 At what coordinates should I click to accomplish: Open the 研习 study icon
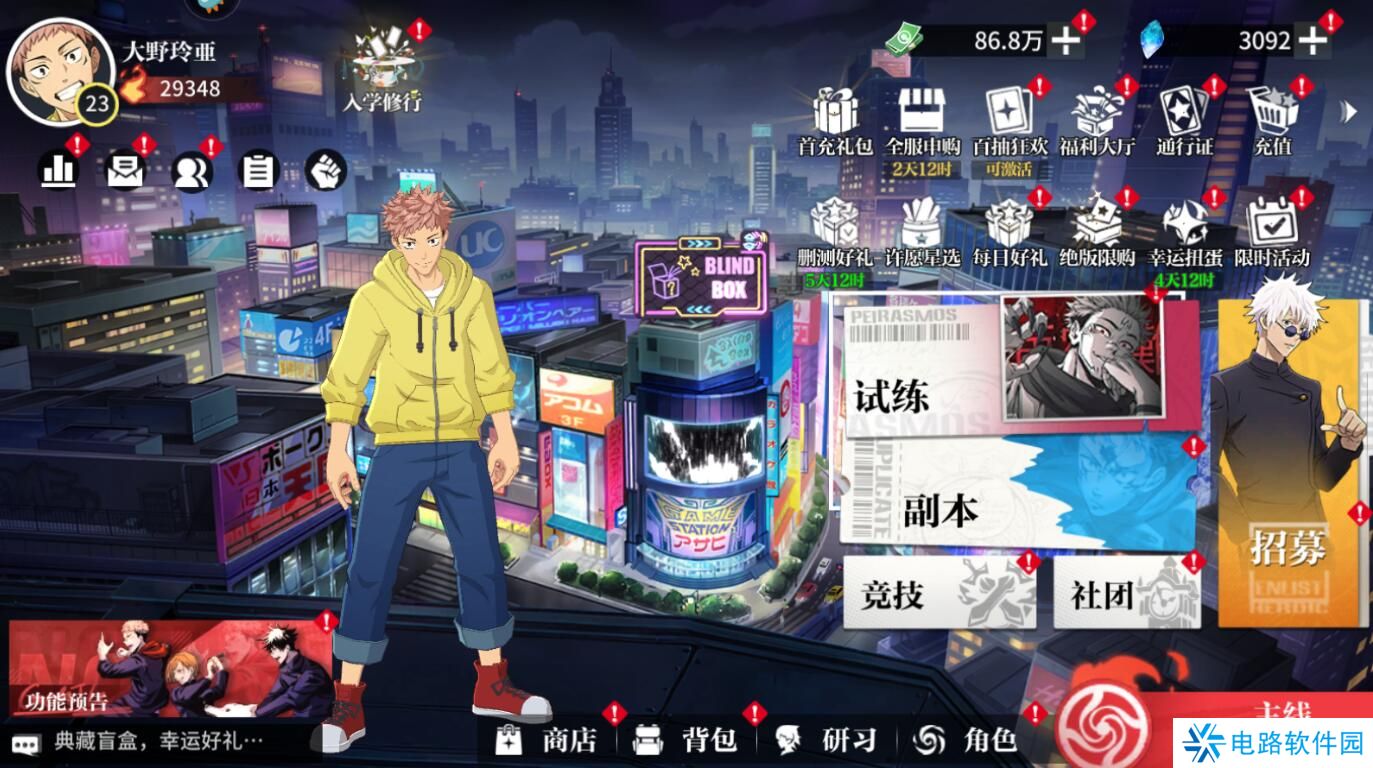[x=820, y=742]
